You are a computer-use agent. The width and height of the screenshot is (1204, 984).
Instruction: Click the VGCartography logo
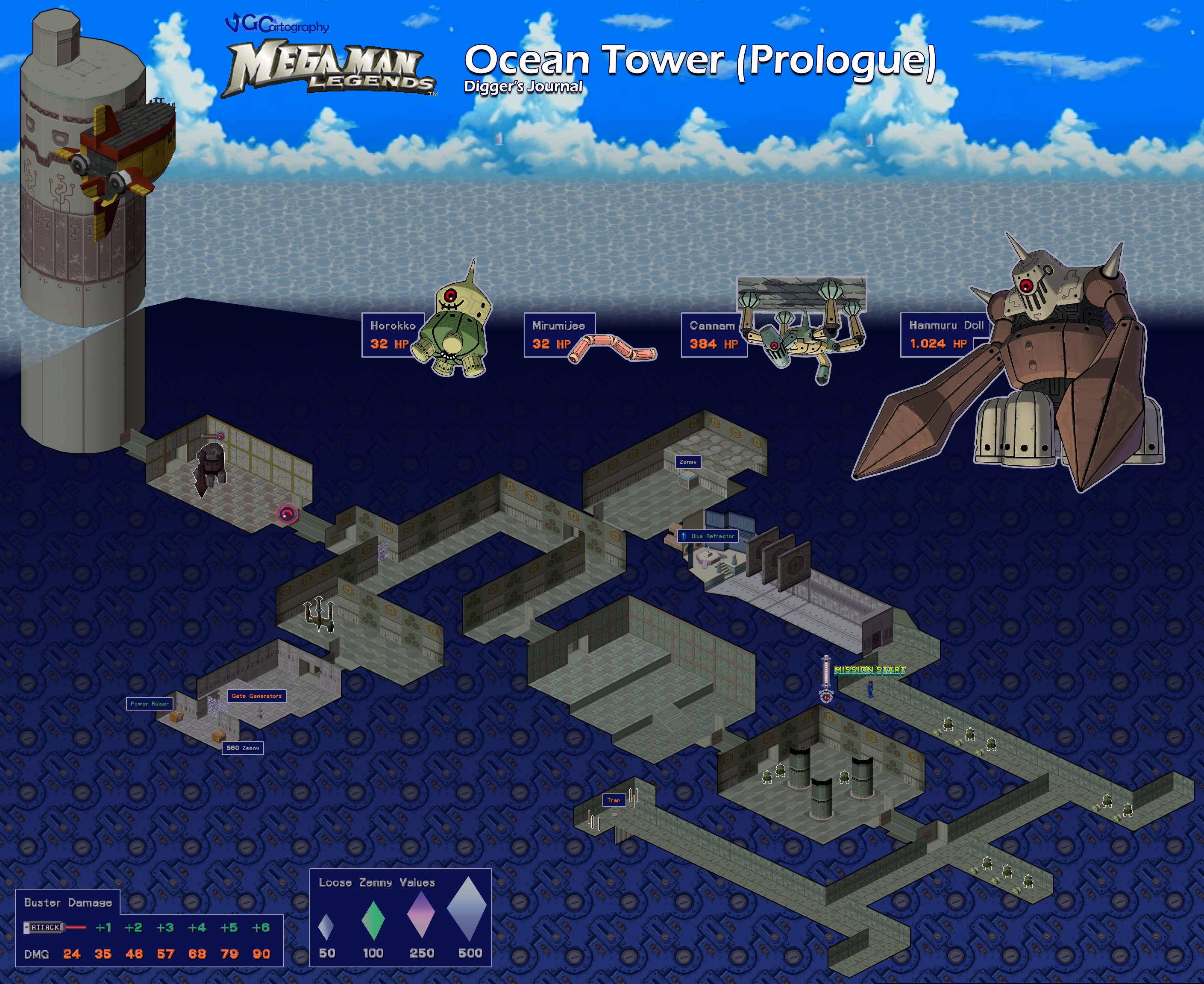(x=276, y=24)
